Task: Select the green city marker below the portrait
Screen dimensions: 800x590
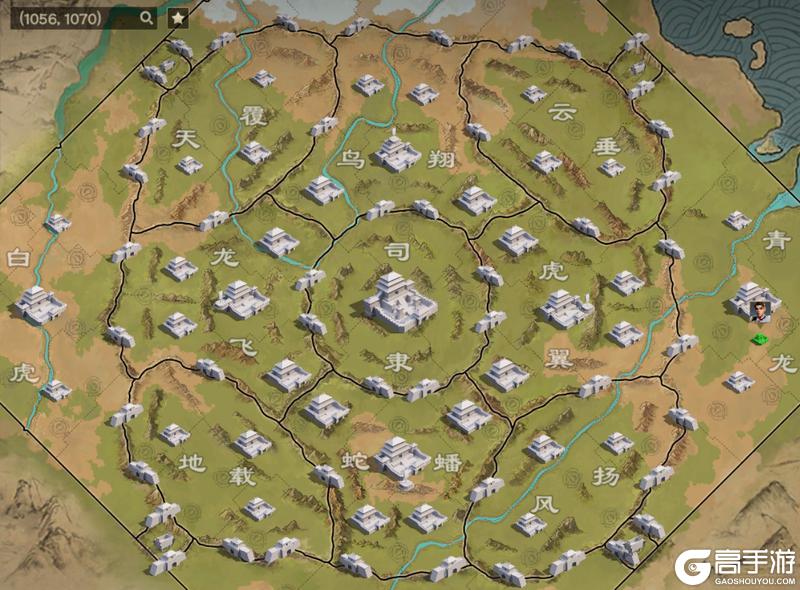Action: pos(762,340)
